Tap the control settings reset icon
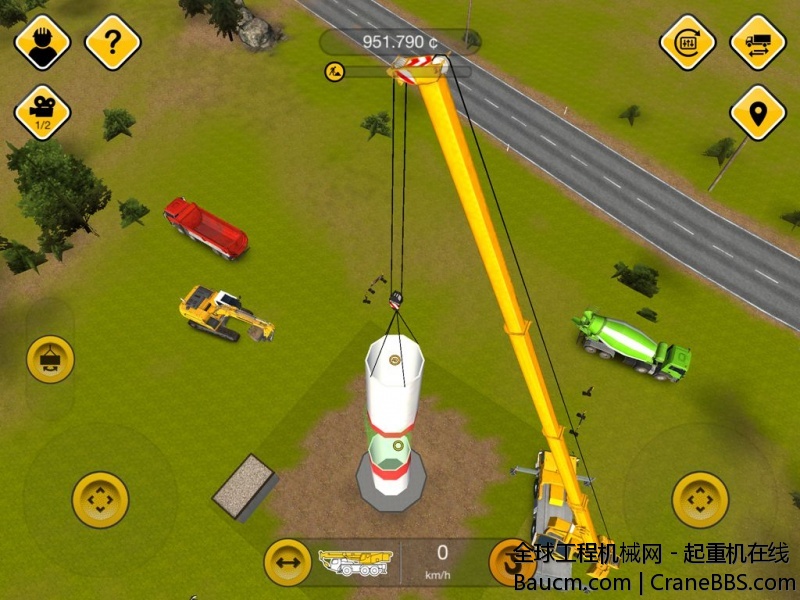Image resolution: width=800 pixels, height=600 pixels. (x=688, y=42)
